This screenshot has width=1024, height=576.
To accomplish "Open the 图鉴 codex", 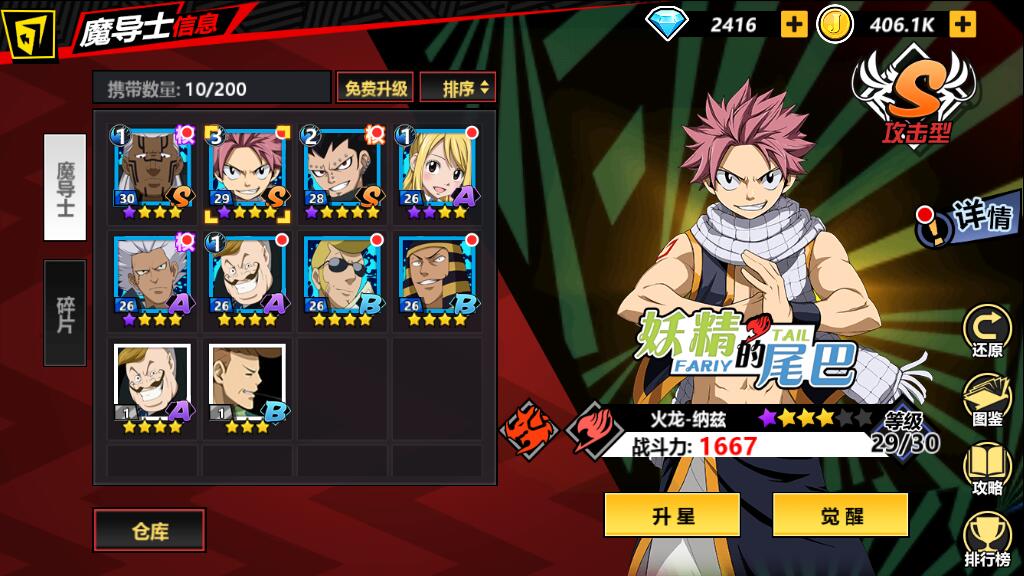I will pyautogui.click(x=986, y=400).
